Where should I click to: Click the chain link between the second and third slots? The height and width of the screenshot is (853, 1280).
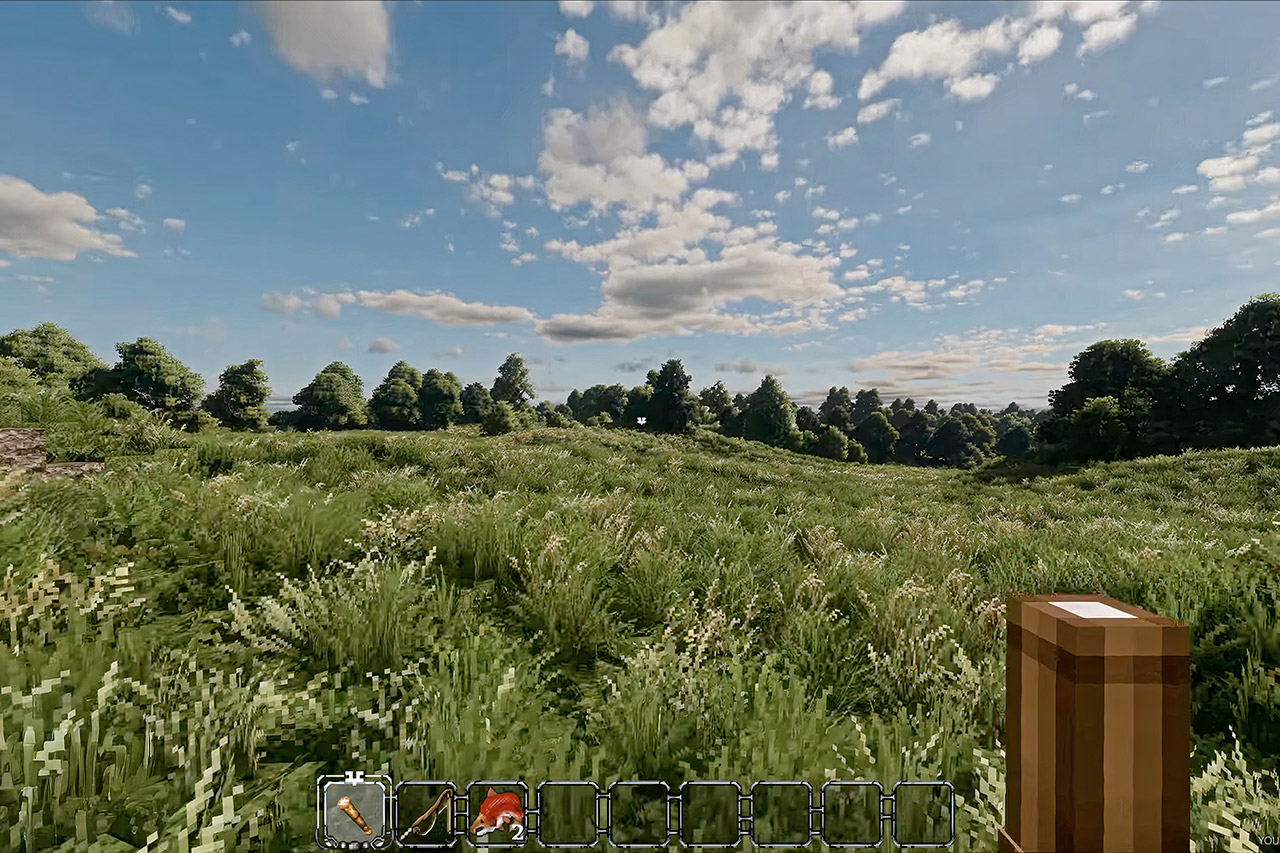462,812
